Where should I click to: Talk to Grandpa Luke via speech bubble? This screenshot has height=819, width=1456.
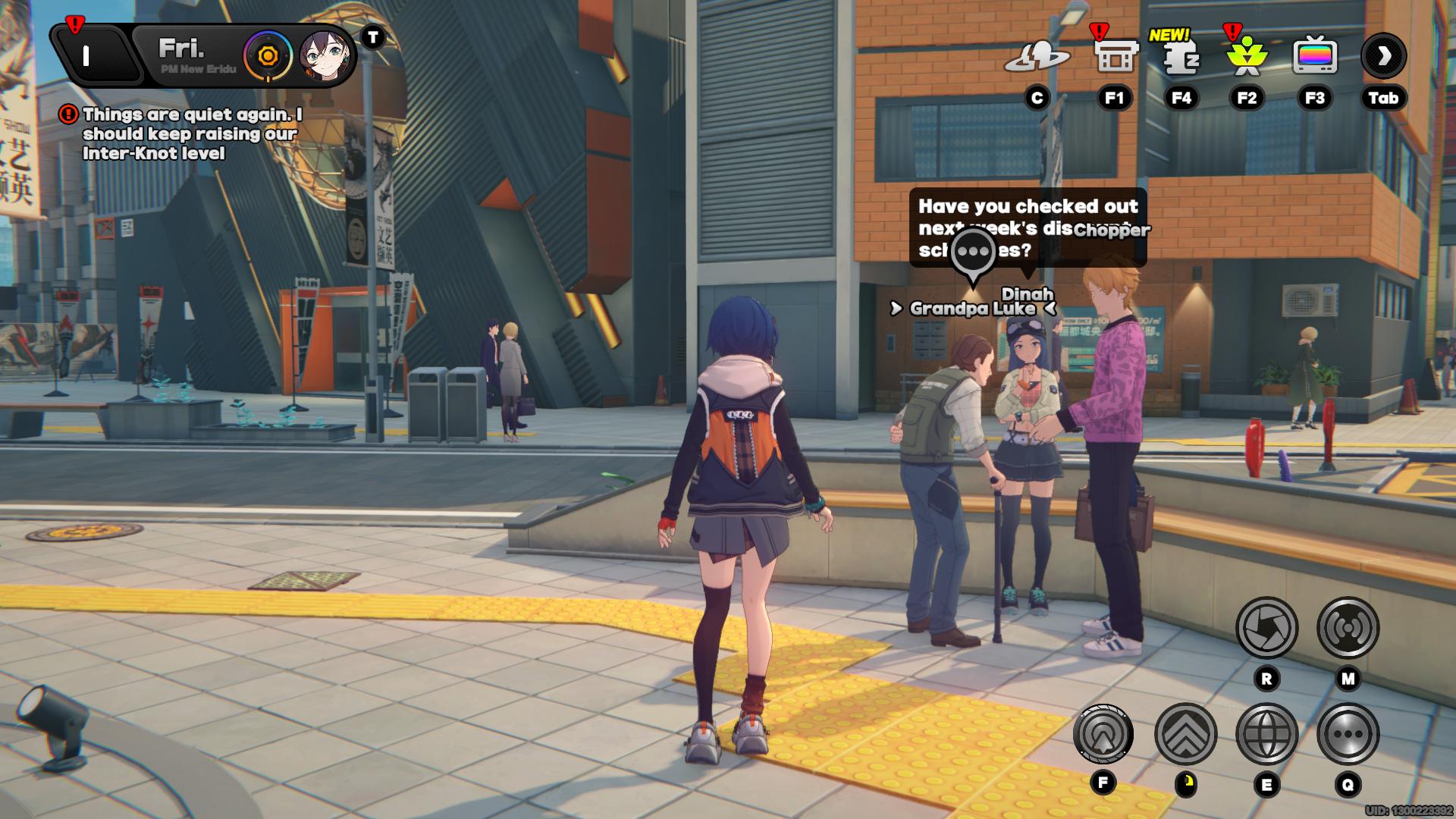click(973, 253)
